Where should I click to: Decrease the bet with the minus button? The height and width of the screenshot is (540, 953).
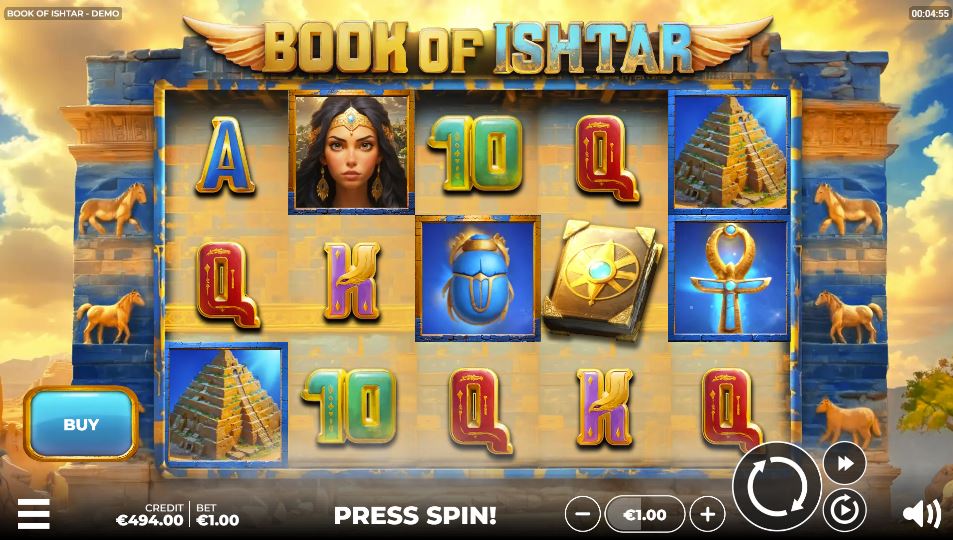click(582, 514)
